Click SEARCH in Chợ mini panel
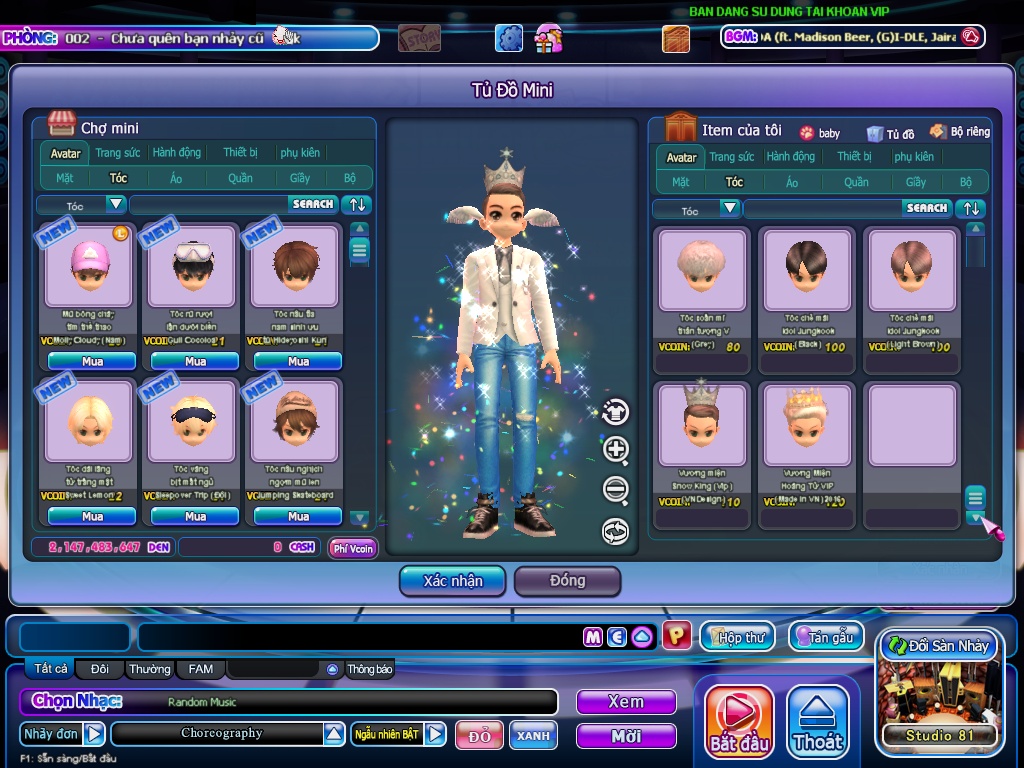 click(313, 204)
